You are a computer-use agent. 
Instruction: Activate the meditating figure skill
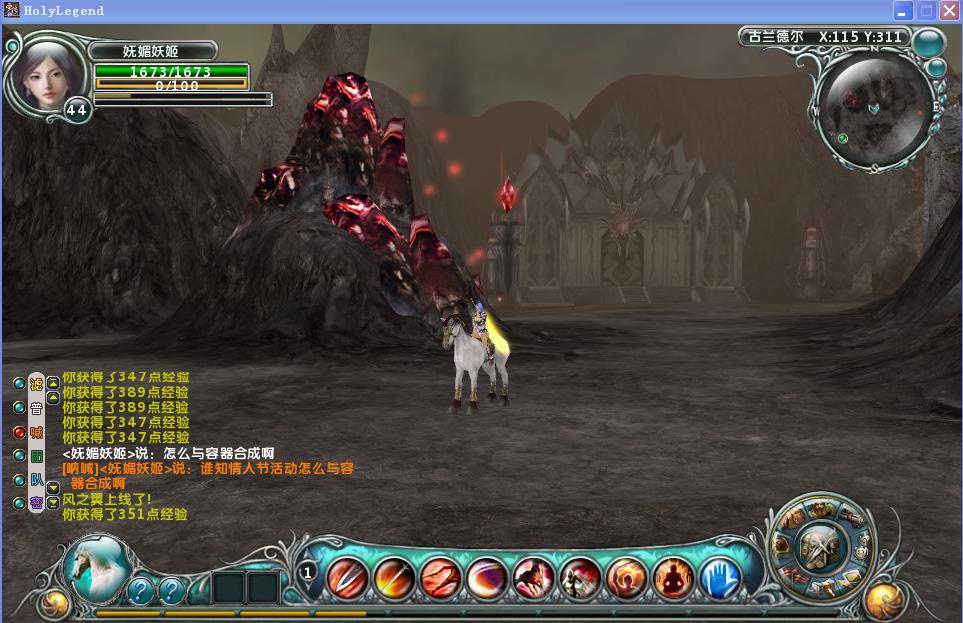673,577
